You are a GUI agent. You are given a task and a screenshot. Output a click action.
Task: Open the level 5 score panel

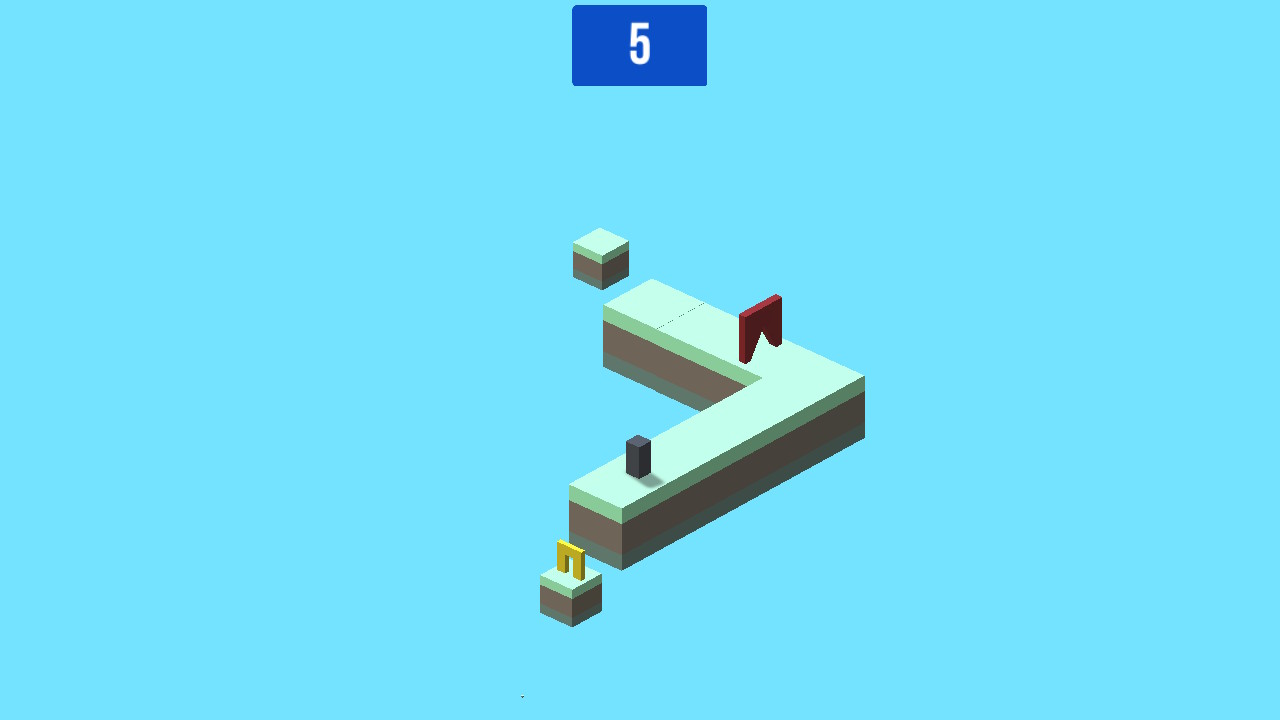(x=639, y=45)
